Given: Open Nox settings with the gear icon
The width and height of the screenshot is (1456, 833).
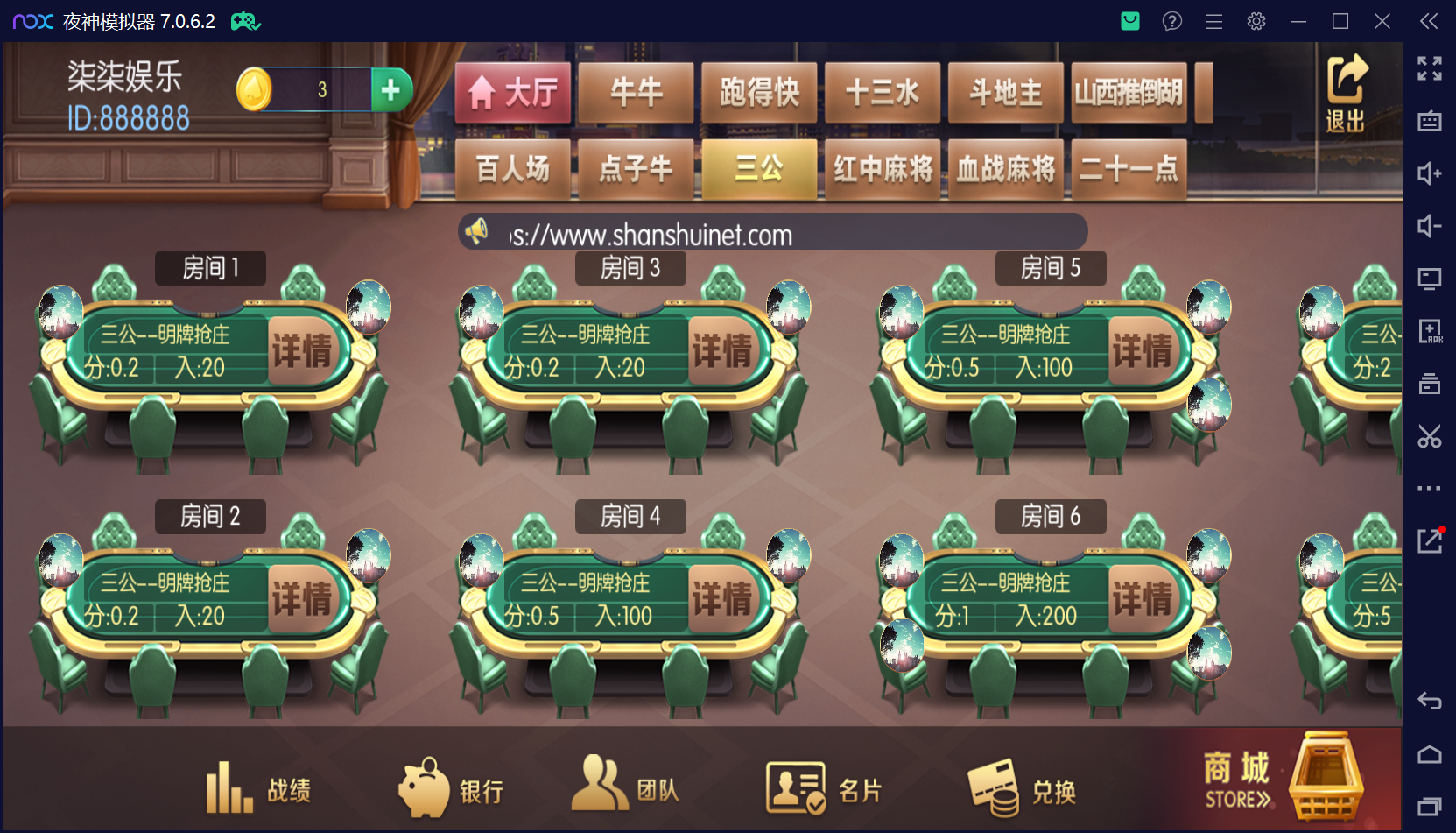Looking at the screenshot, I should tap(1256, 21).
